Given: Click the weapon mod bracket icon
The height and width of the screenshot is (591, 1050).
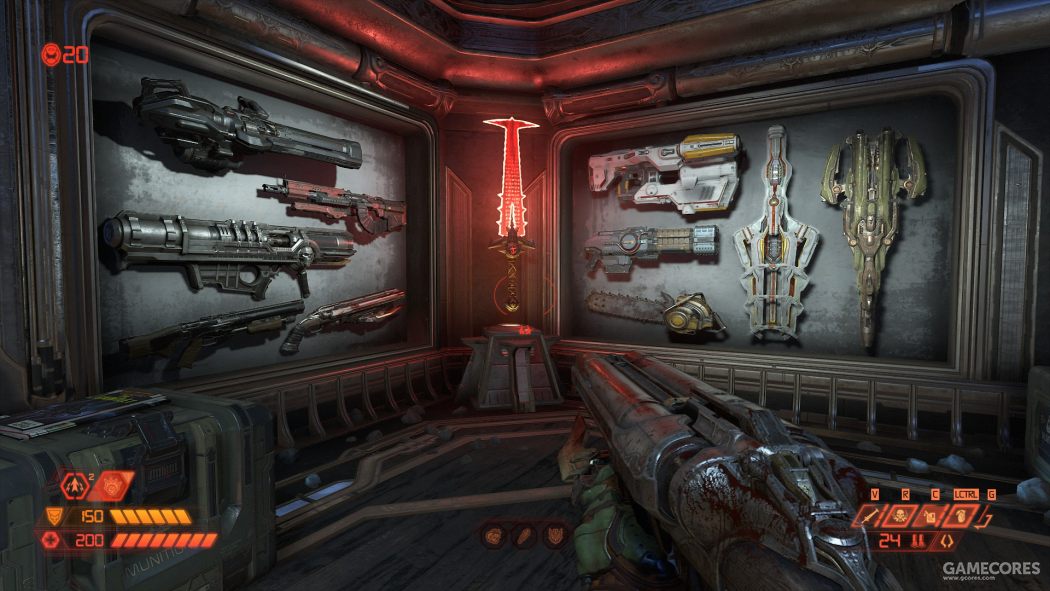Looking at the screenshot, I should coord(945,542).
